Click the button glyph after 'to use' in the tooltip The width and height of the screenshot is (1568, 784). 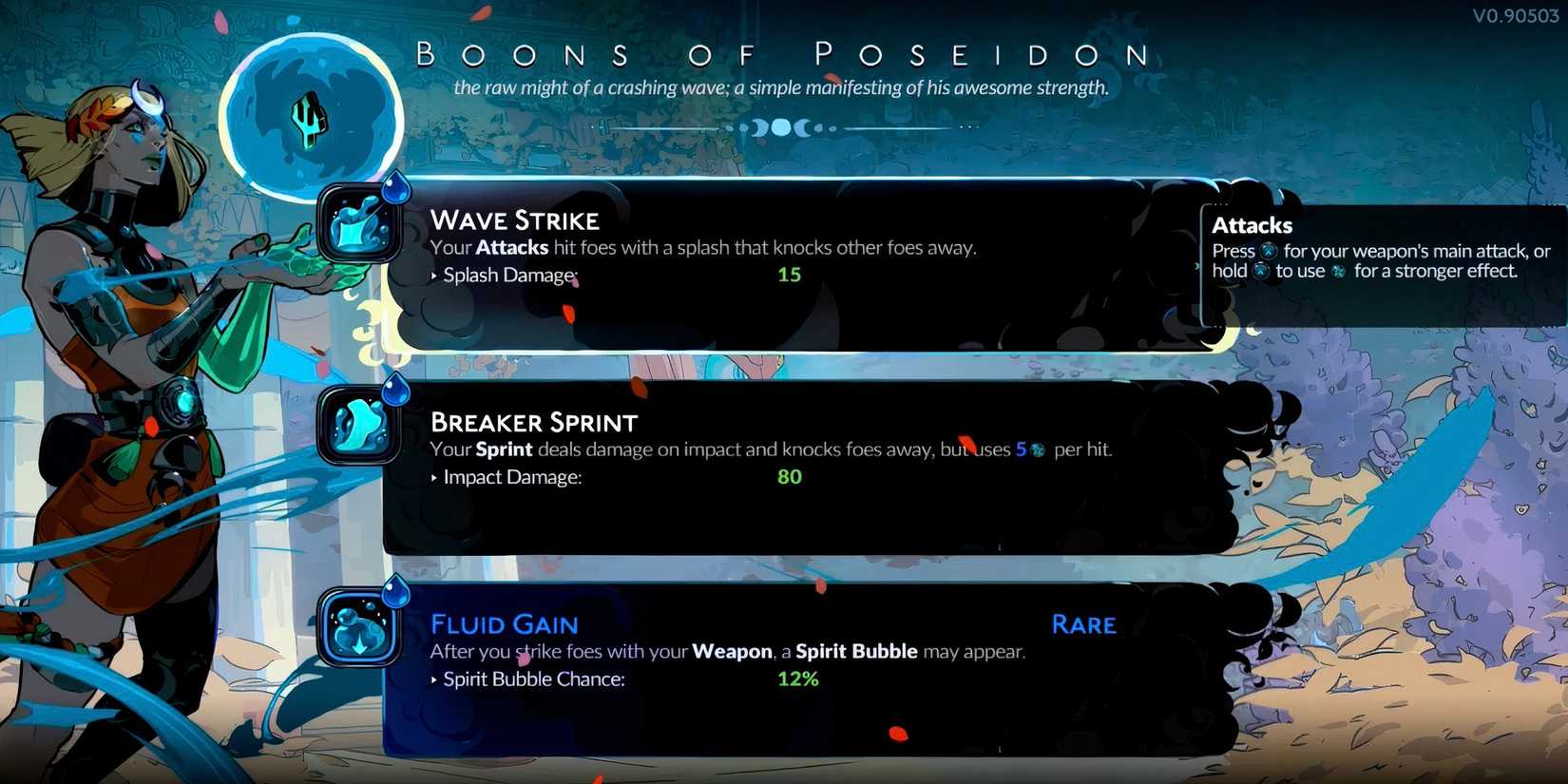pyautogui.click(x=1339, y=271)
